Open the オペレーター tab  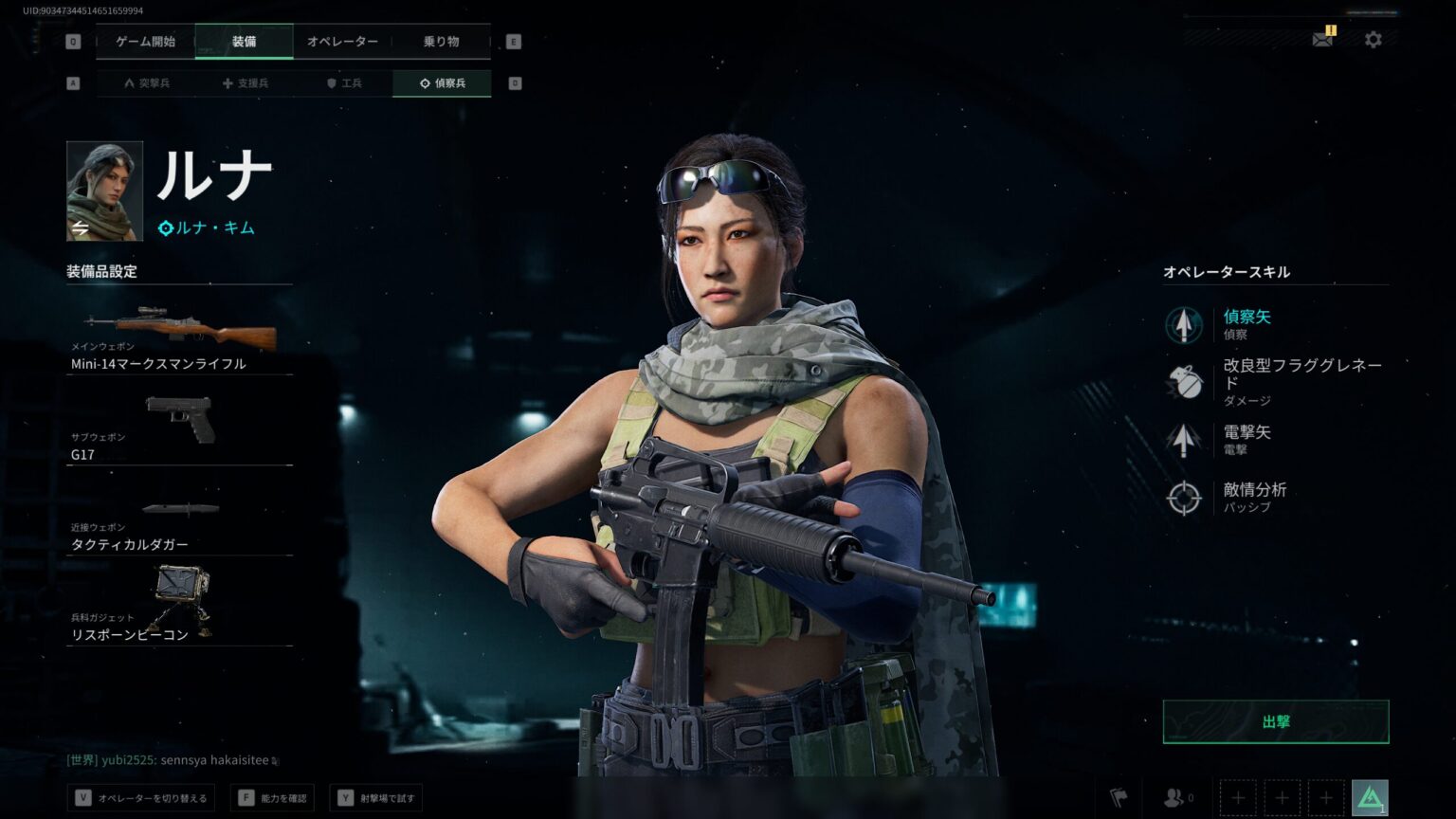(342, 42)
